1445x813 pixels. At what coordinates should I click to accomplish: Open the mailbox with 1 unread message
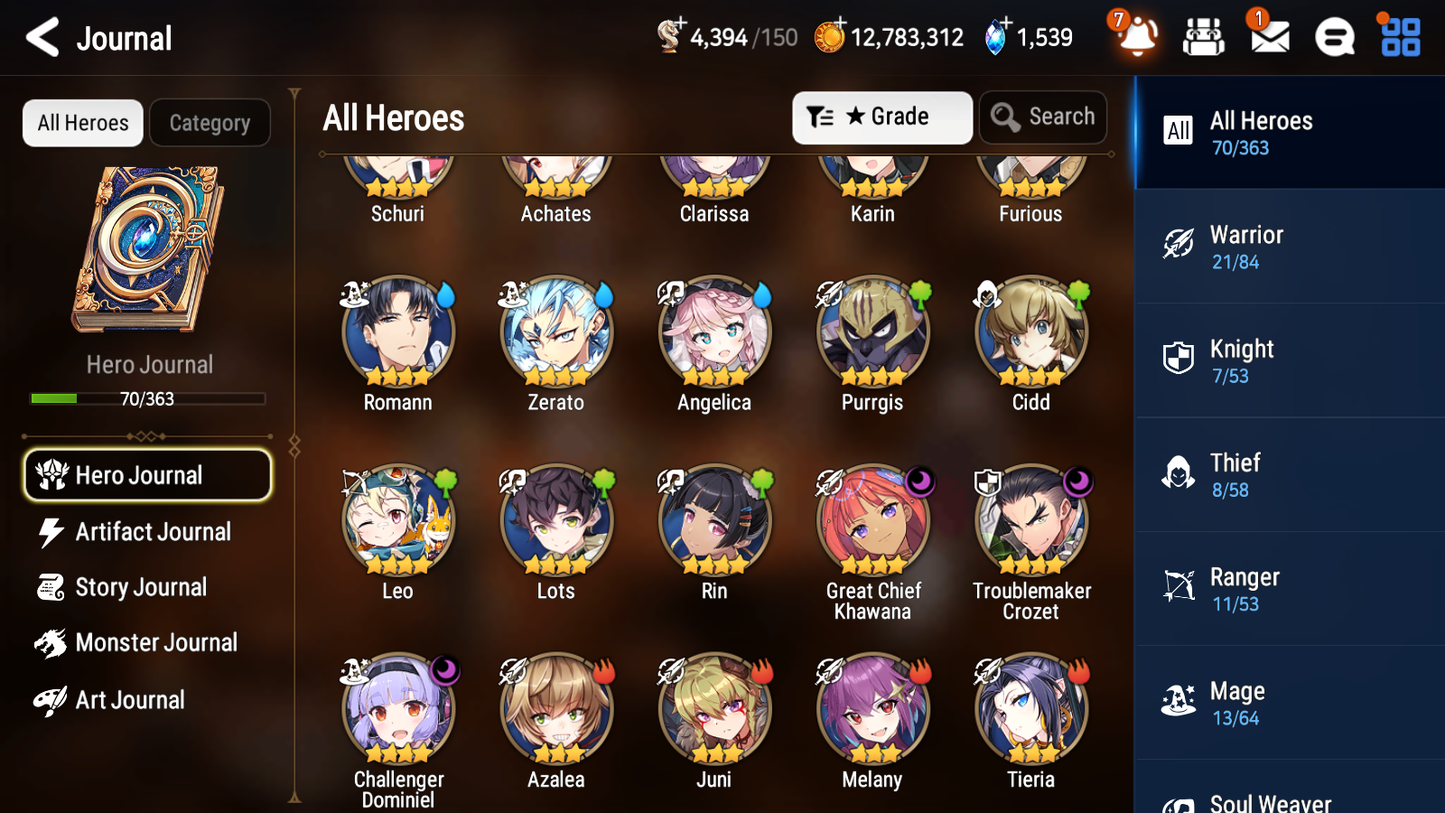[1268, 36]
